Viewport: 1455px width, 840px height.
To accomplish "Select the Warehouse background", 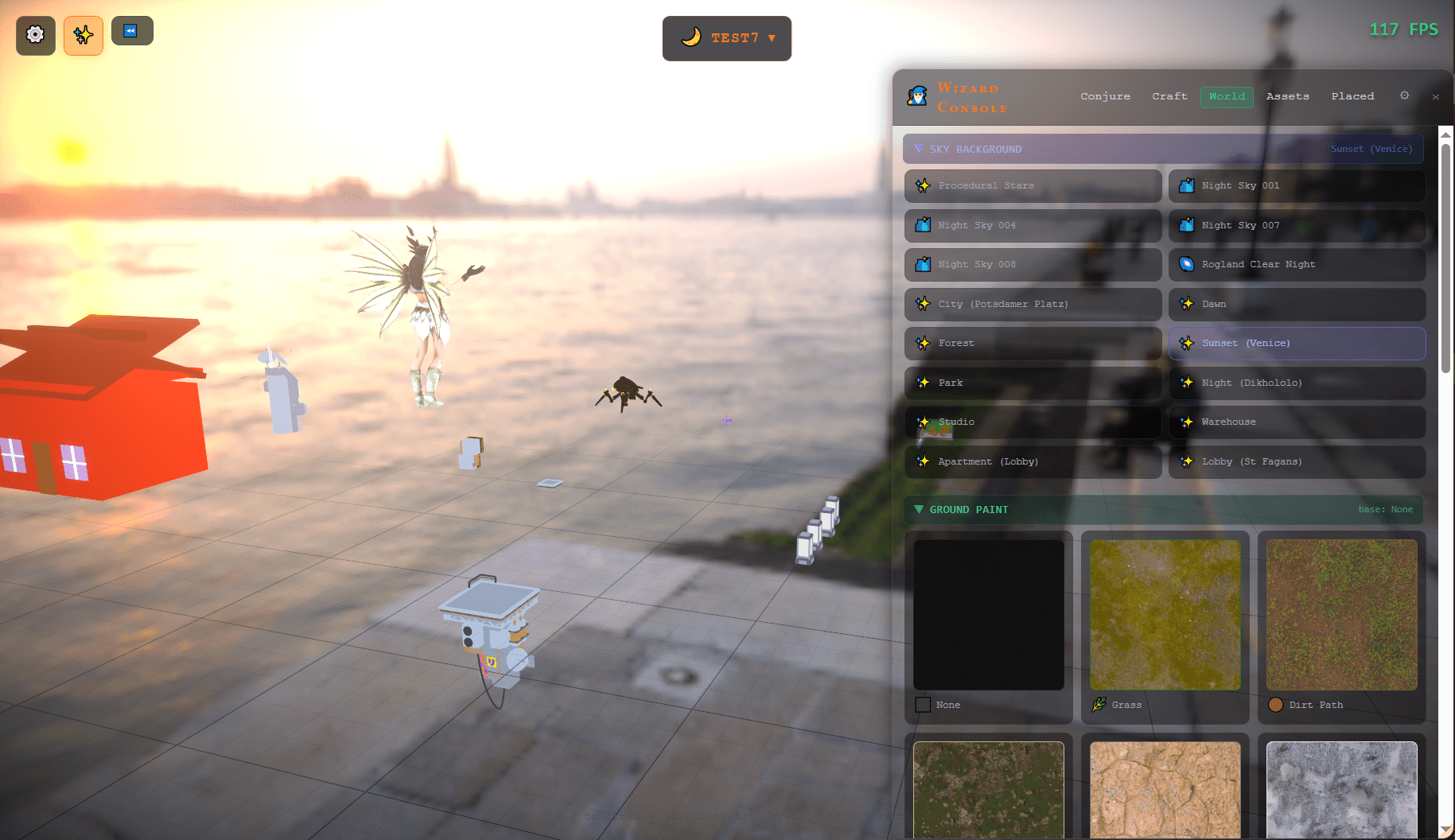I will pos(1297,422).
